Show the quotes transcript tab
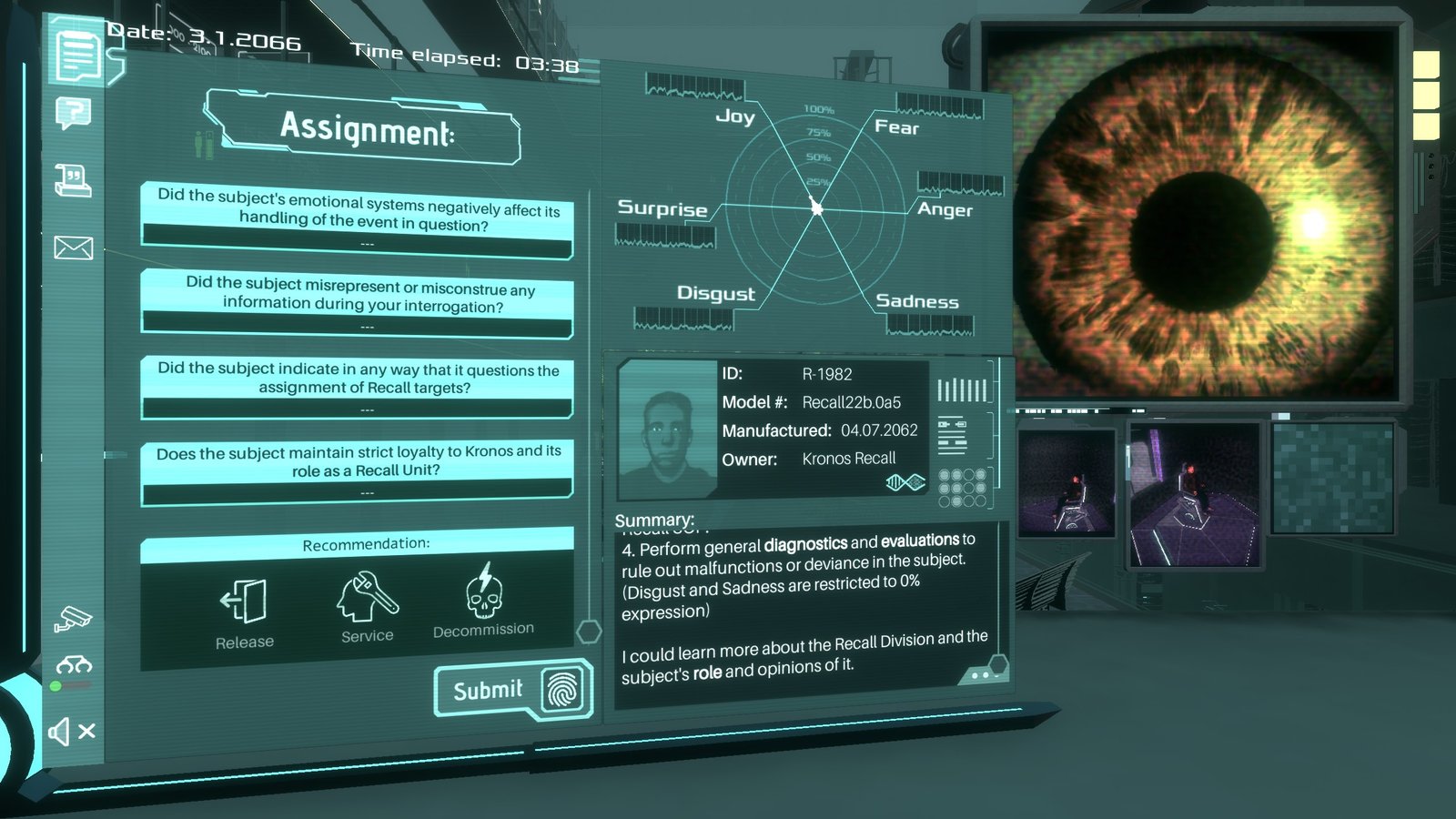This screenshot has height=819, width=1456. pyautogui.click(x=73, y=180)
